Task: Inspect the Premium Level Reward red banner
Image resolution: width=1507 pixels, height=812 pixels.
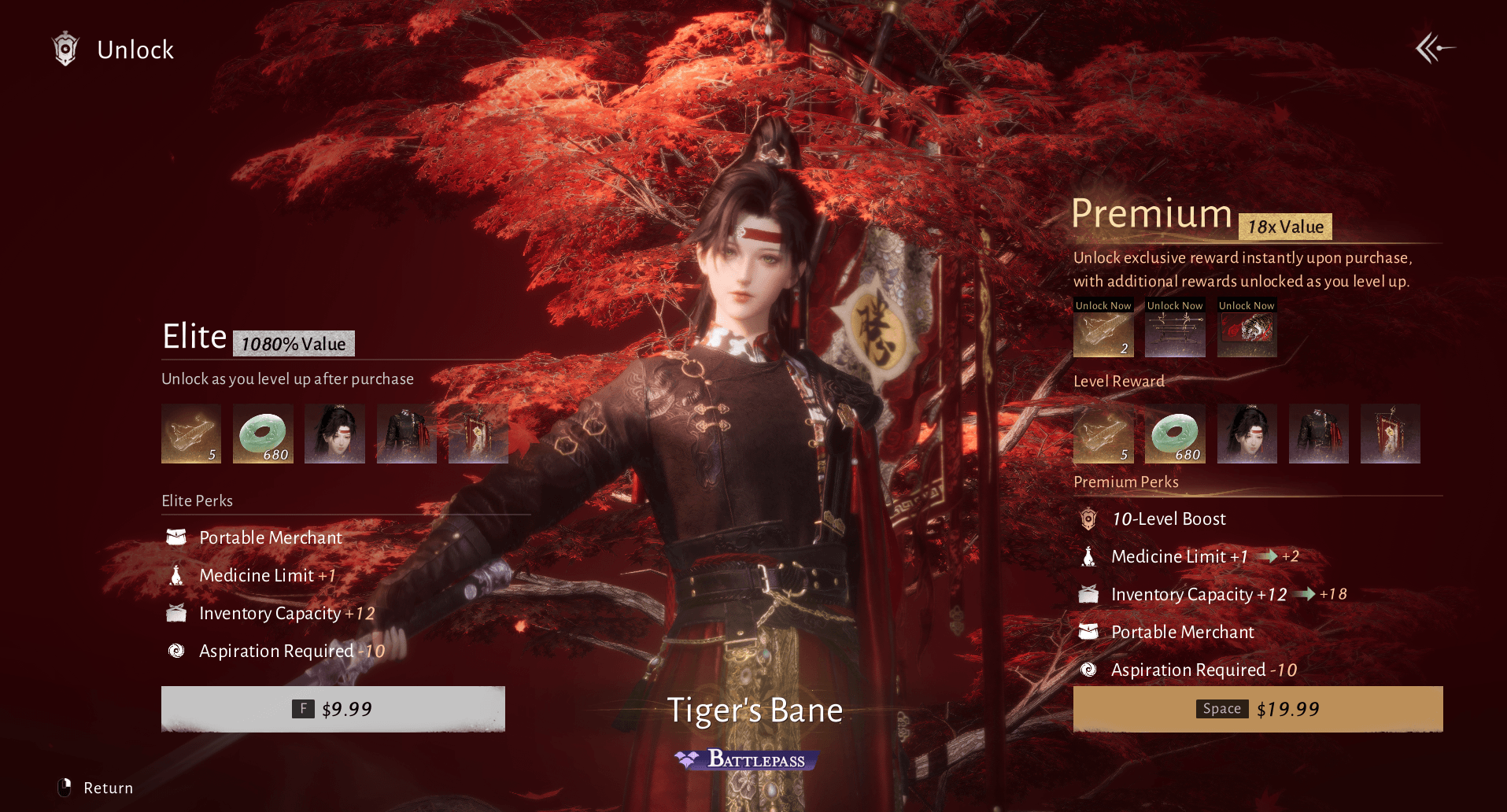Action: [1391, 434]
